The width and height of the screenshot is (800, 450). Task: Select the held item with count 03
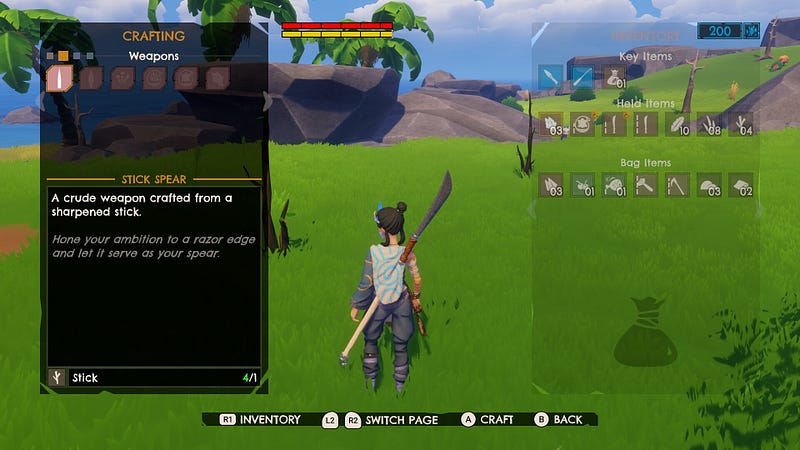(x=551, y=125)
